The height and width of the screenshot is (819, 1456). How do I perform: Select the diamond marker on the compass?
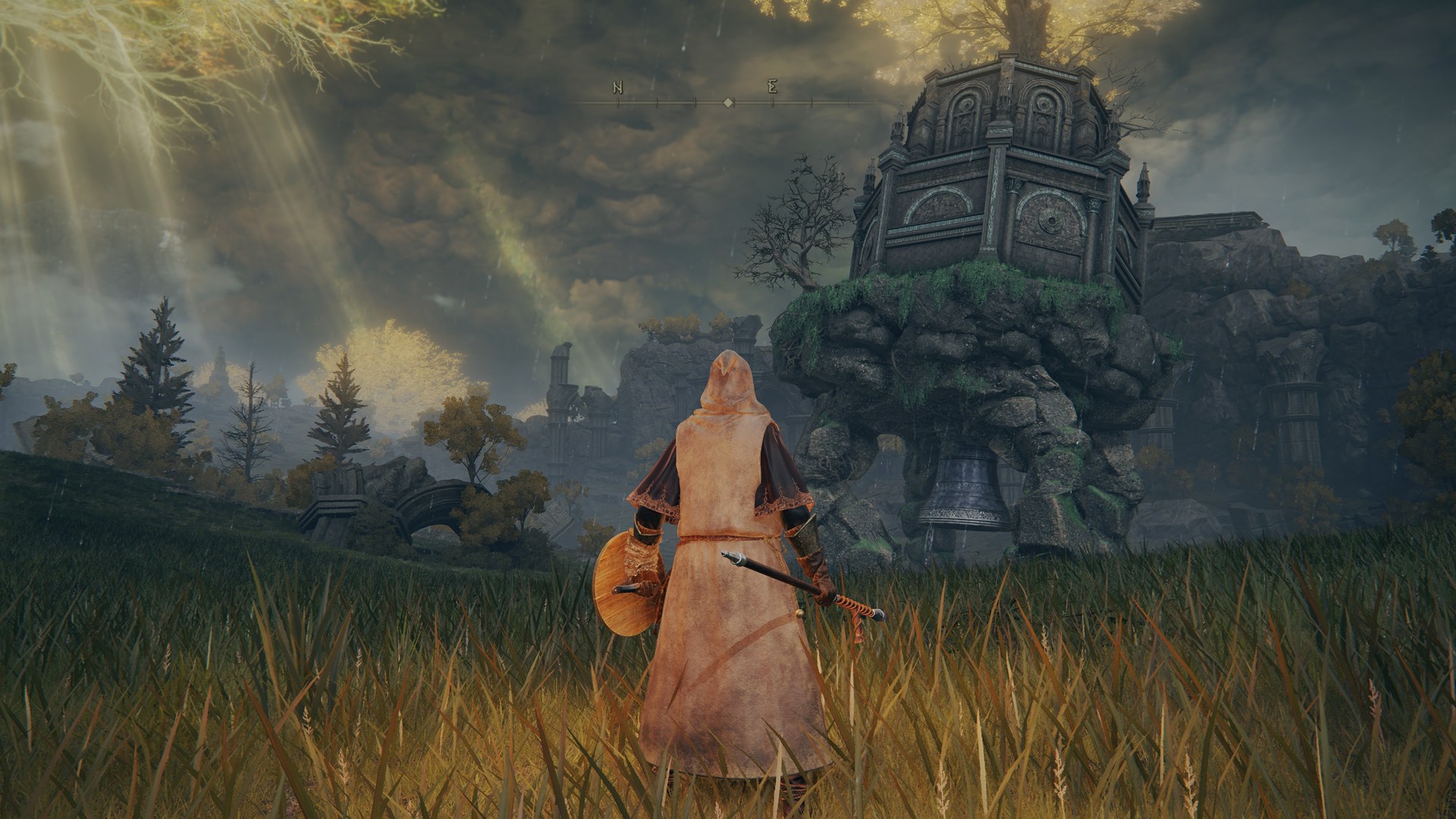(x=728, y=102)
